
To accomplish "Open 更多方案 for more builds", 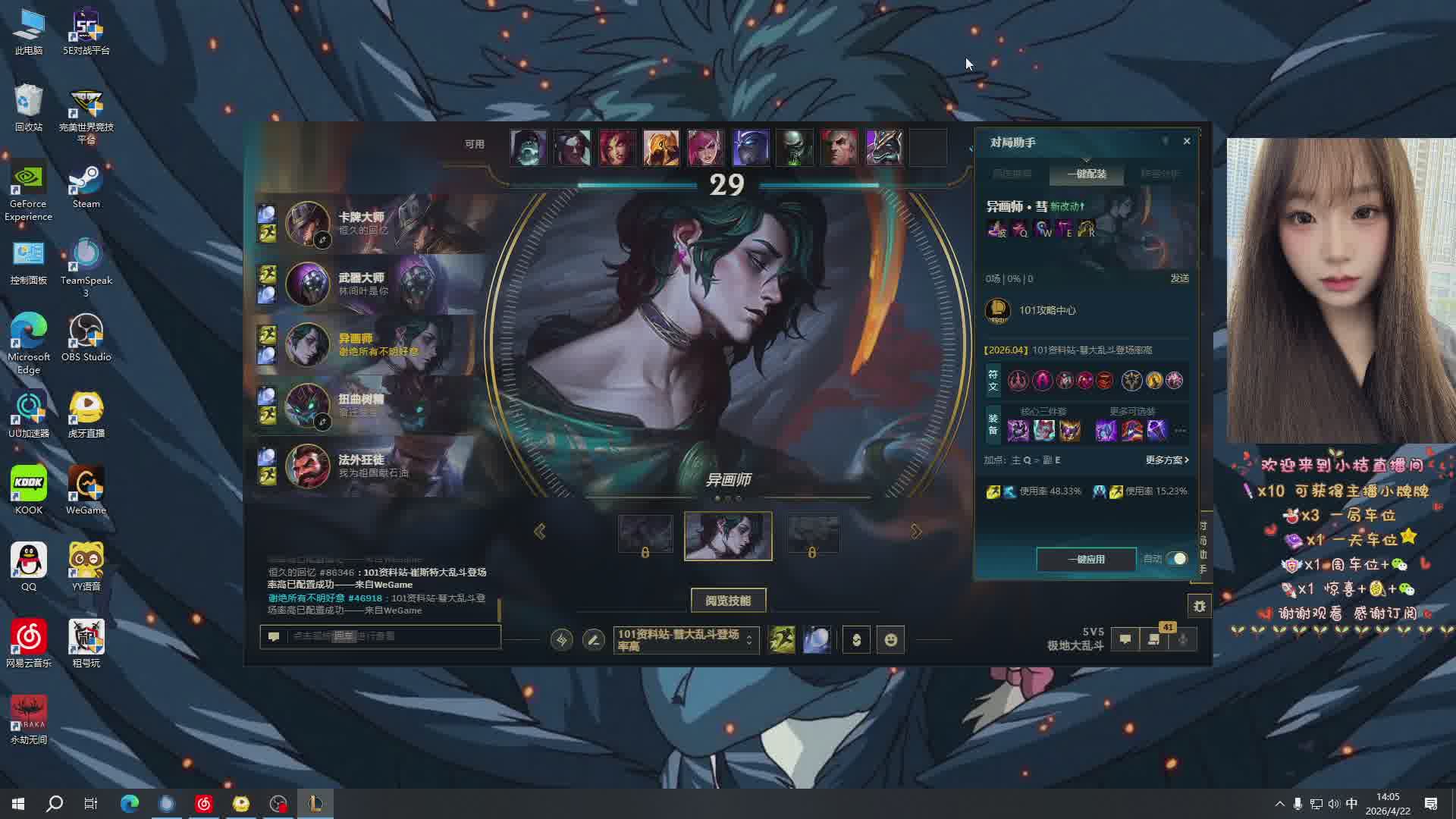I will pyautogui.click(x=1167, y=460).
